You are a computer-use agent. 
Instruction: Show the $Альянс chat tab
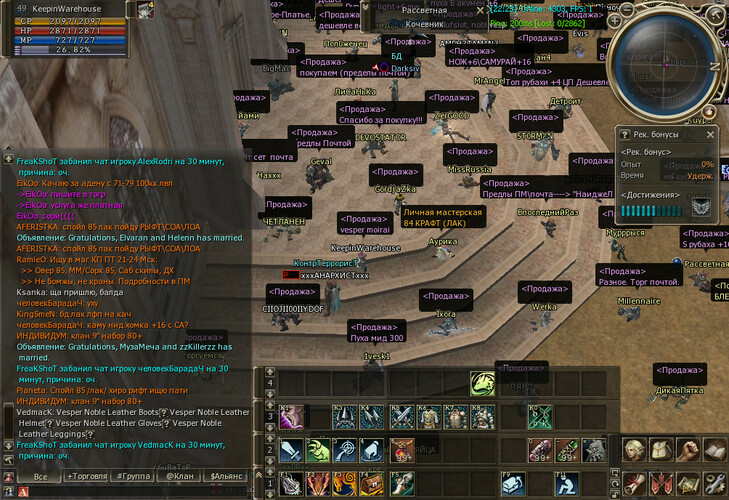coord(226,477)
